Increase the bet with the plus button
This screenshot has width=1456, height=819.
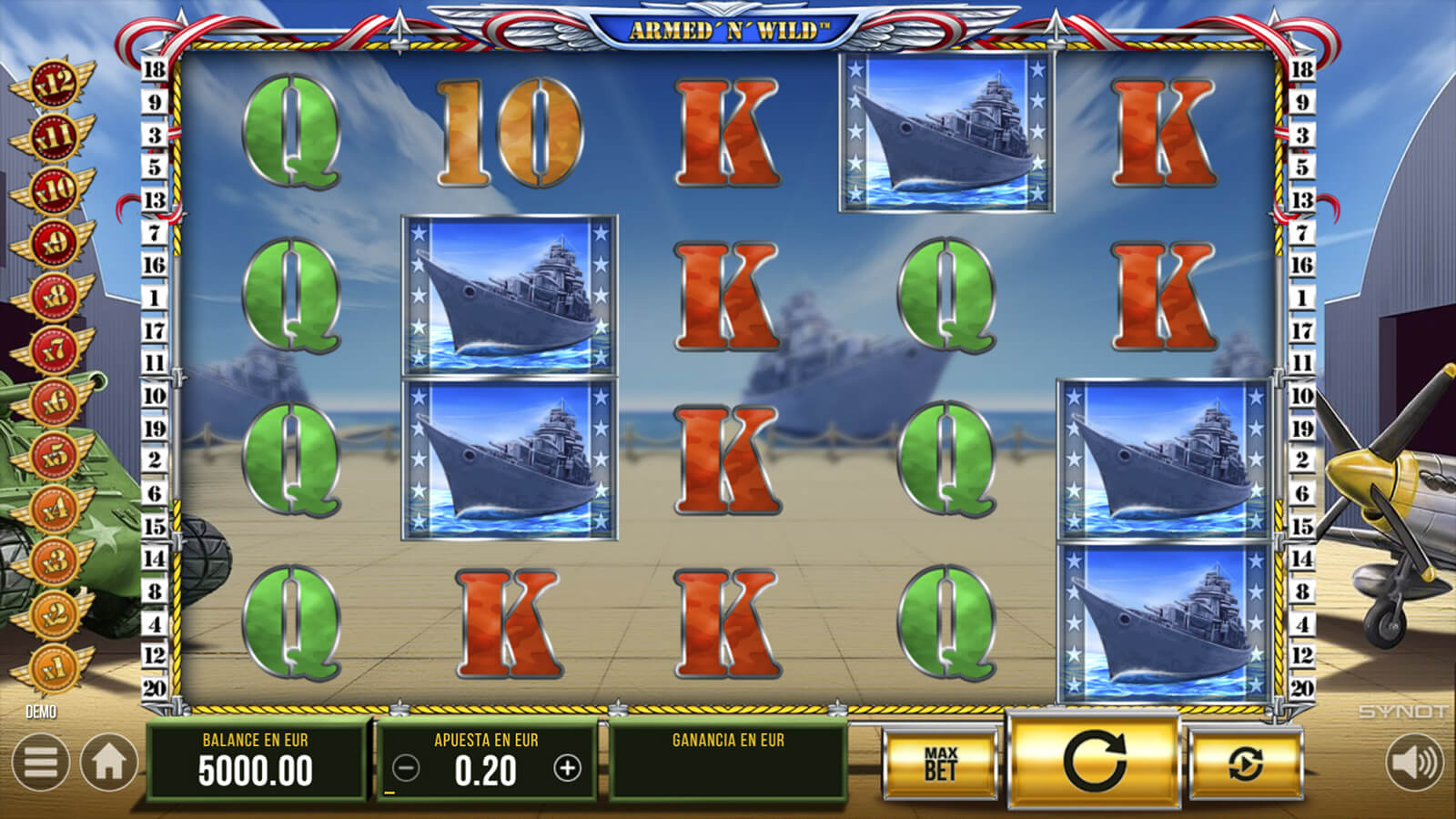pos(567,769)
